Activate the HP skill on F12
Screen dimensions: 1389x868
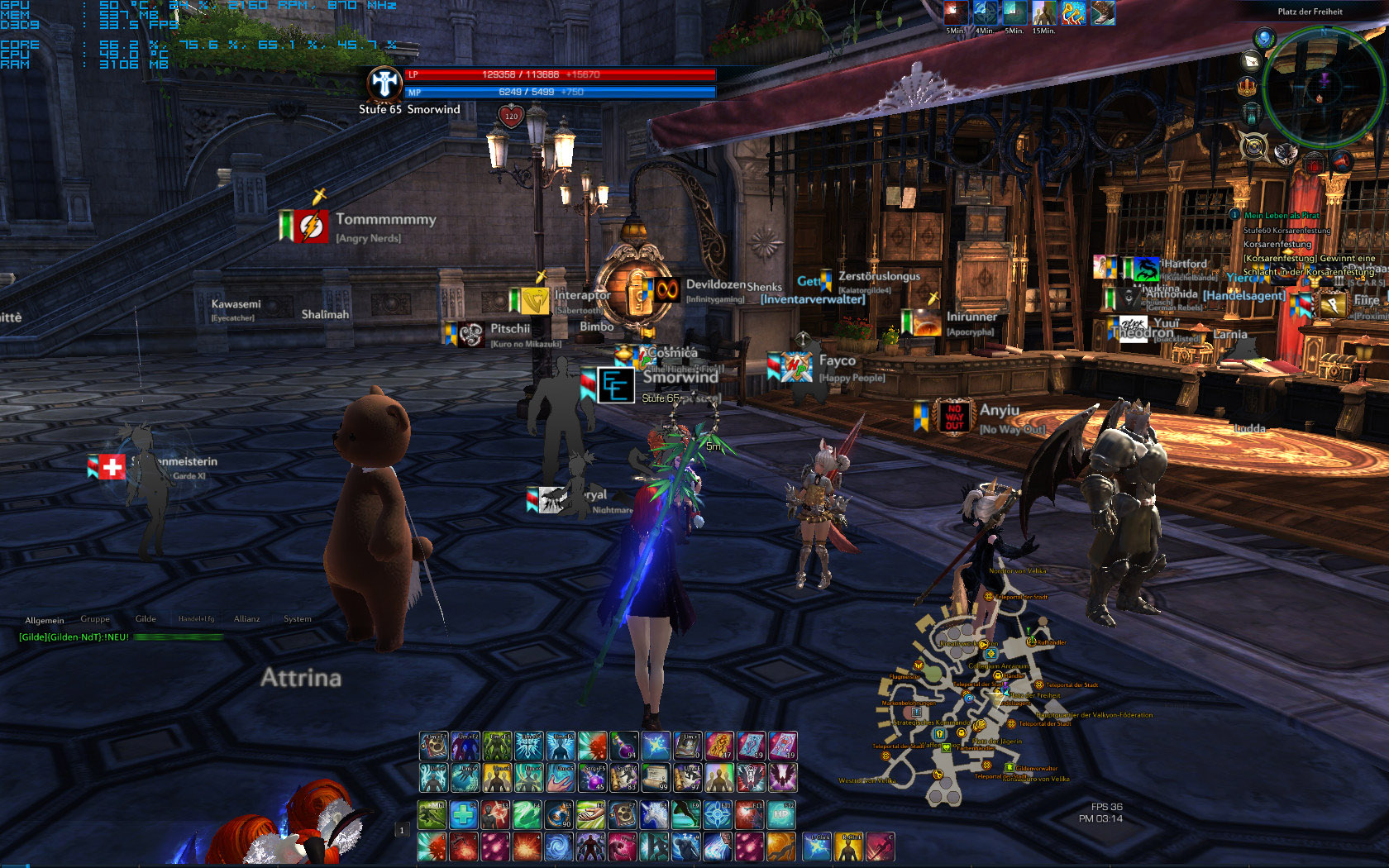click(781, 815)
